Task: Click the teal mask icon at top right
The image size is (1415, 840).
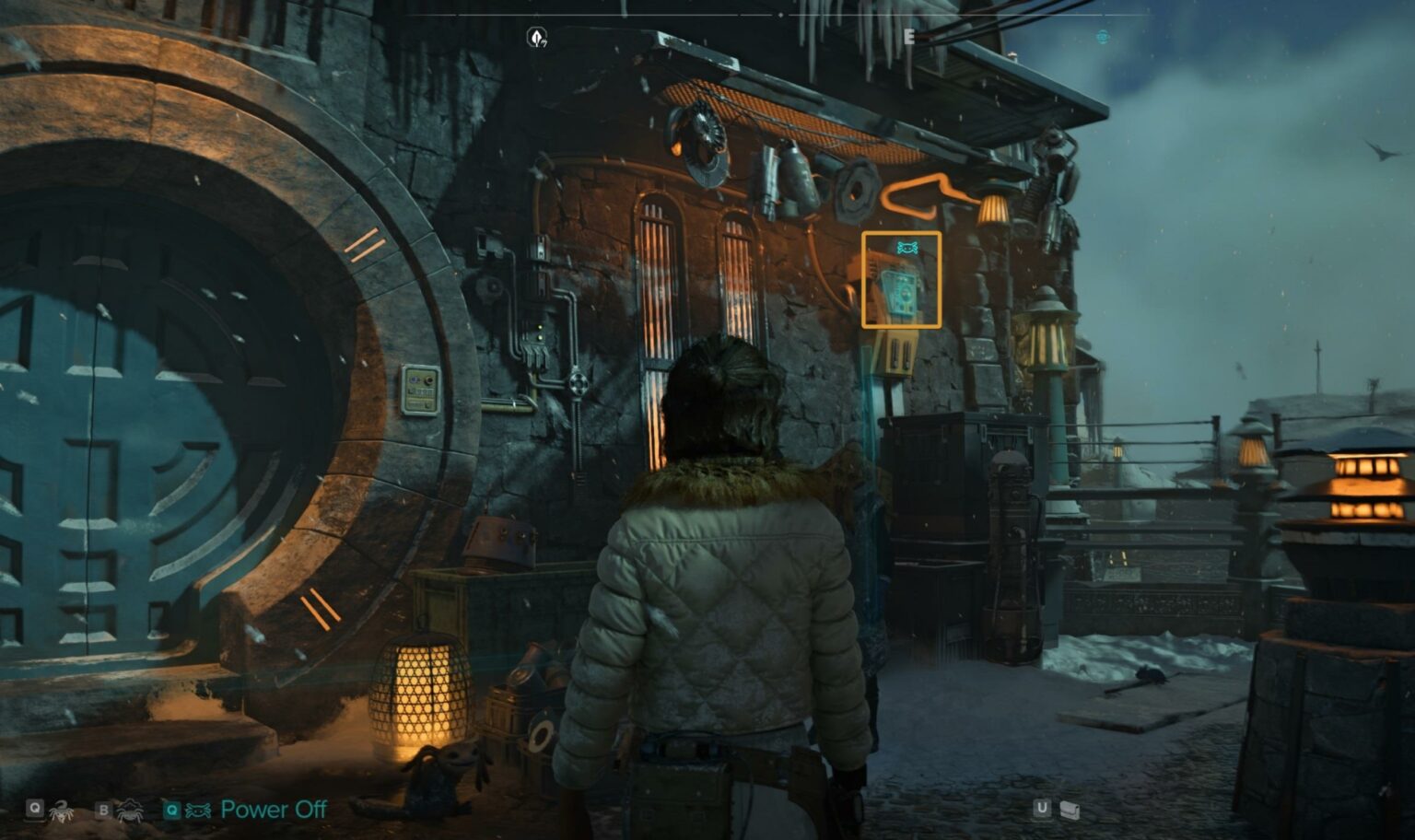Action: pyautogui.click(x=1102, y=38)
